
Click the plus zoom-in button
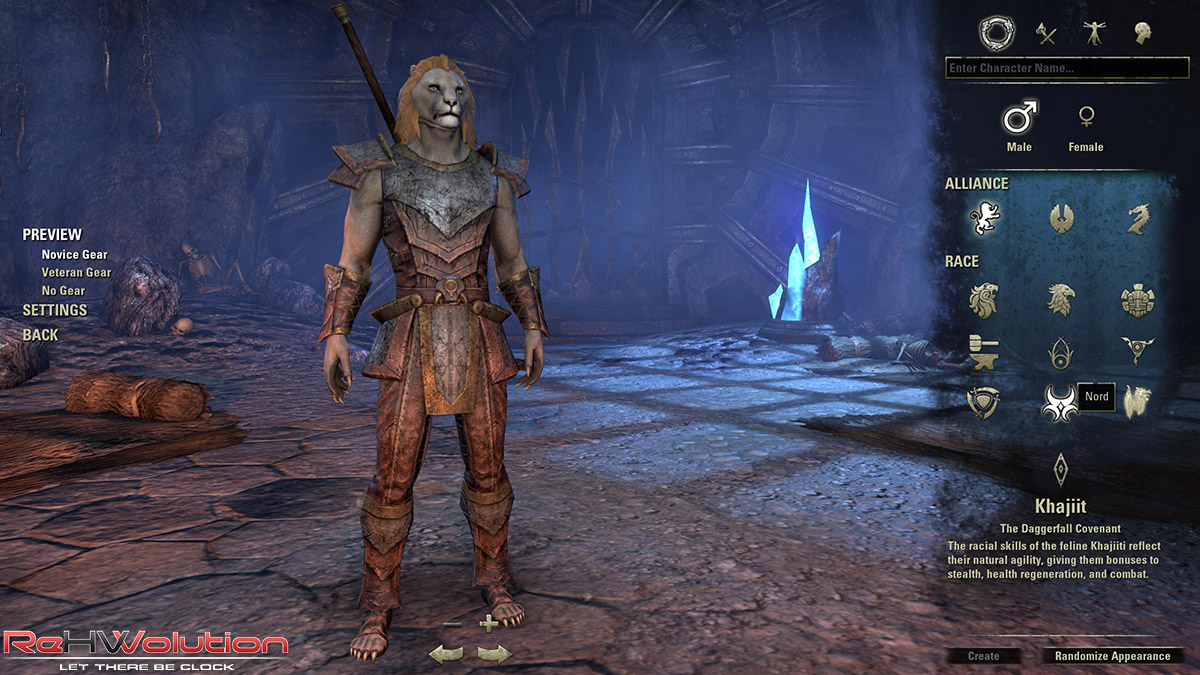click(x=488, y=624)
